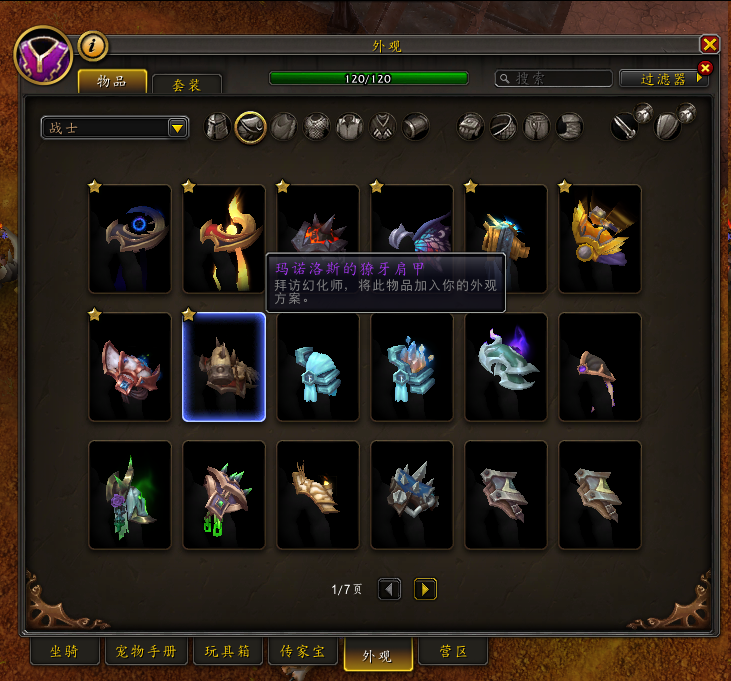Open the 过滤器 filter menu

coord(663,78)
